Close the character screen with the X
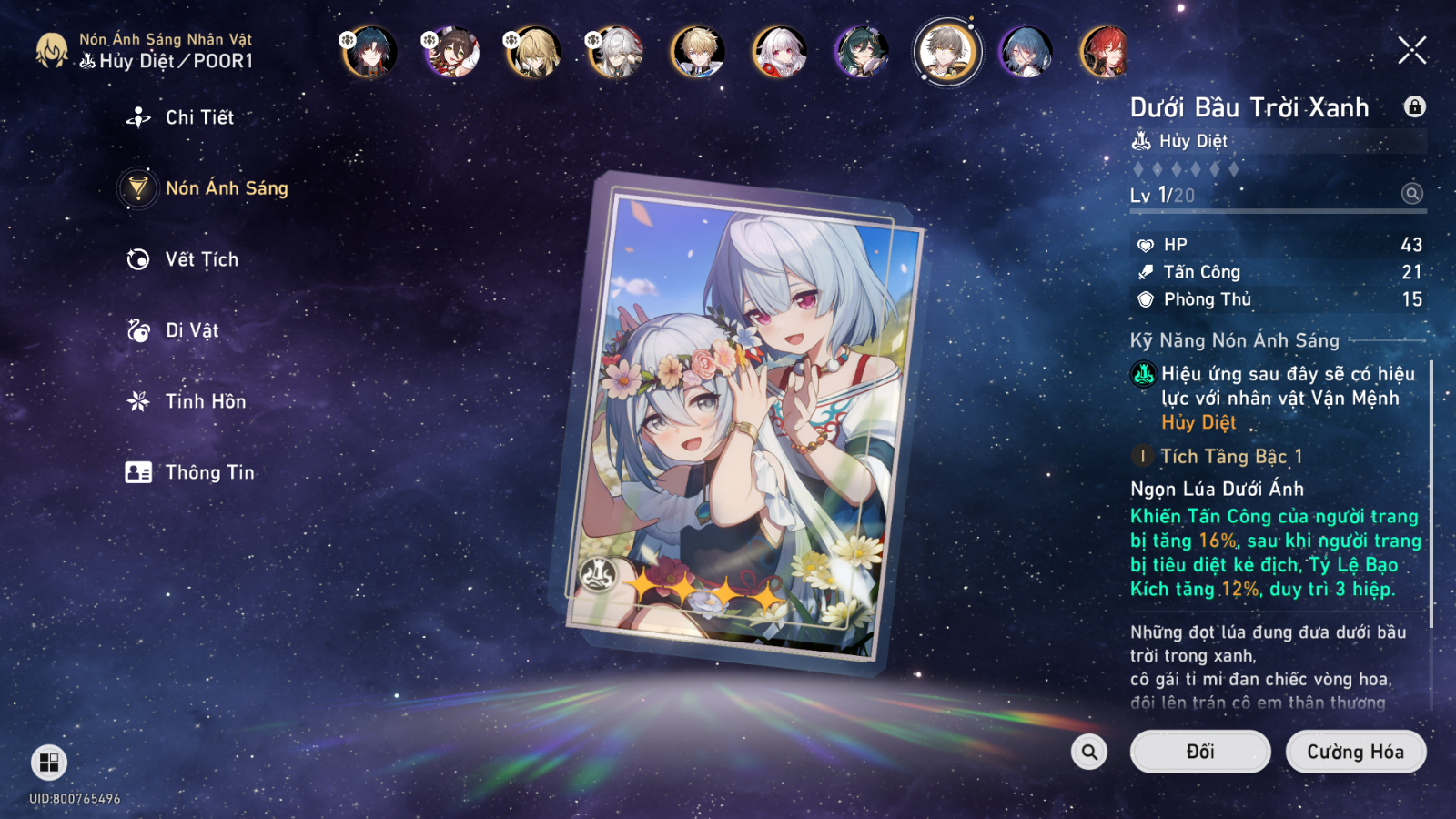The image size is (1456, 819). [1411, 50]
